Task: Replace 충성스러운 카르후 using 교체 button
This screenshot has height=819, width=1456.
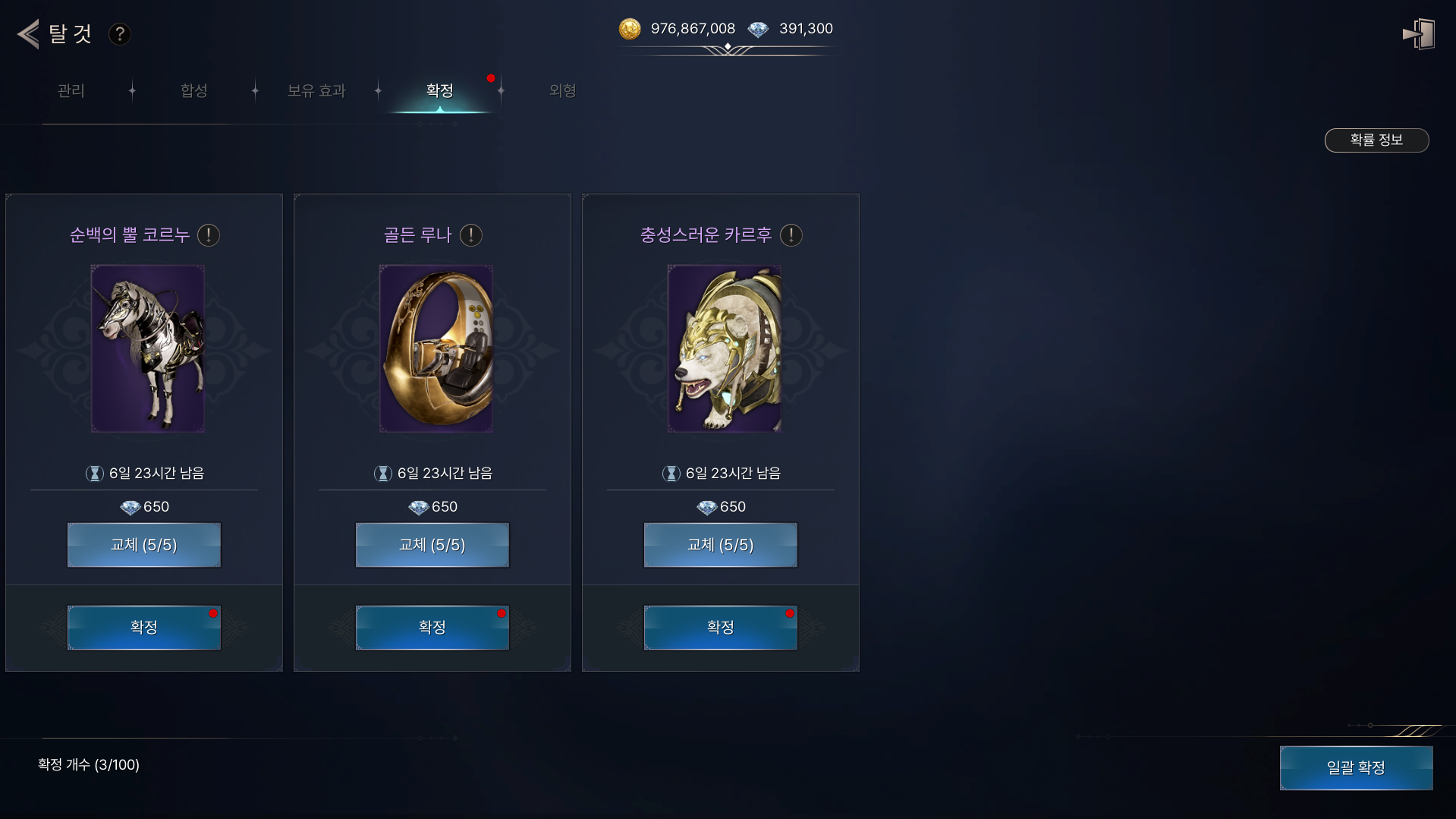Action: pyautogui.click(x=721, y=545)
